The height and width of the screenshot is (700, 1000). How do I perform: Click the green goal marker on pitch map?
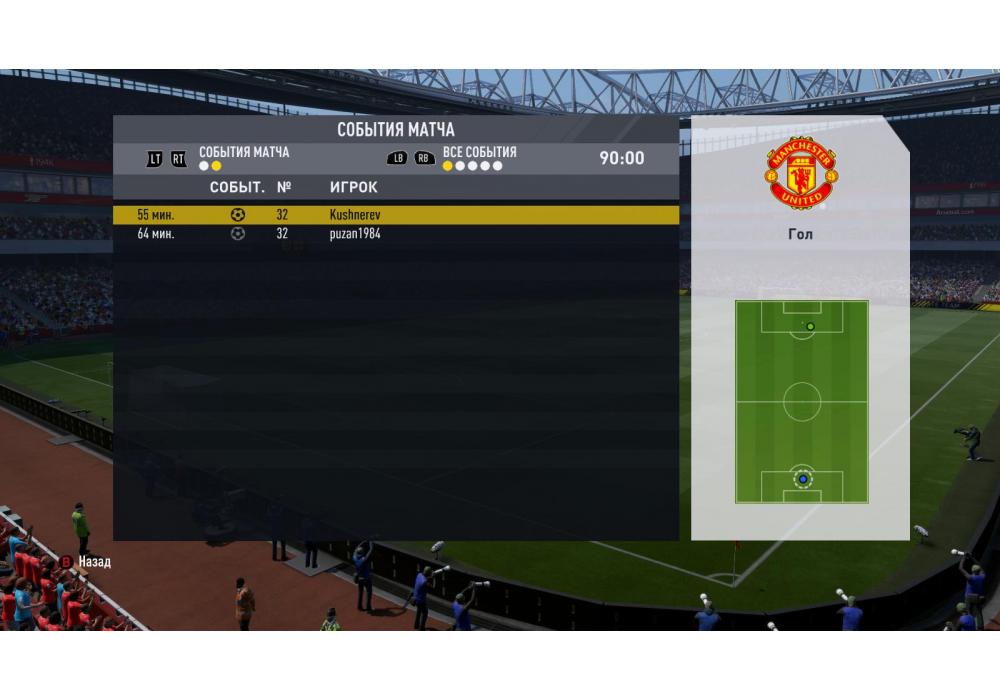coord(810,326)
